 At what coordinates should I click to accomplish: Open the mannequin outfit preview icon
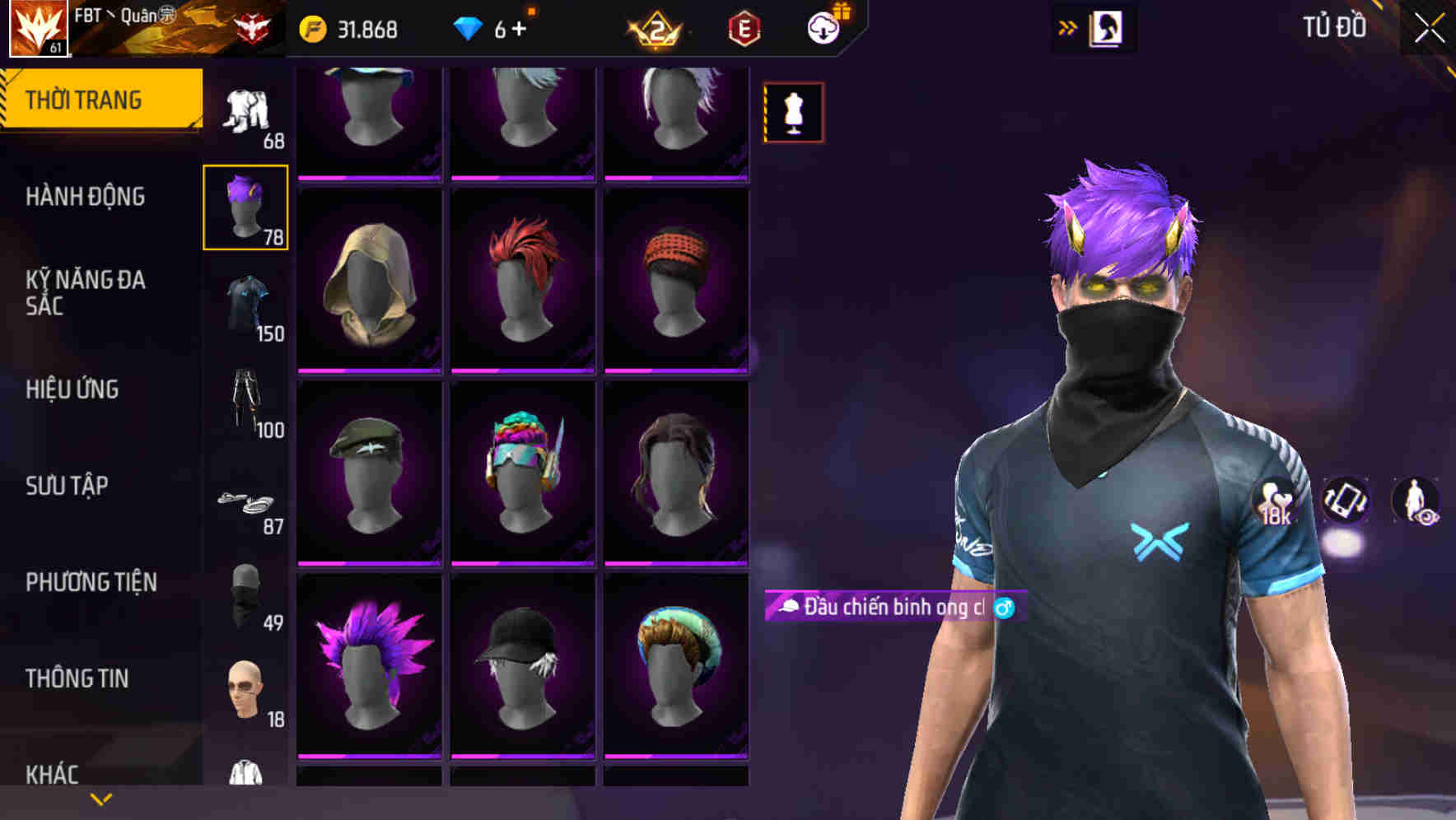[792, 112]
